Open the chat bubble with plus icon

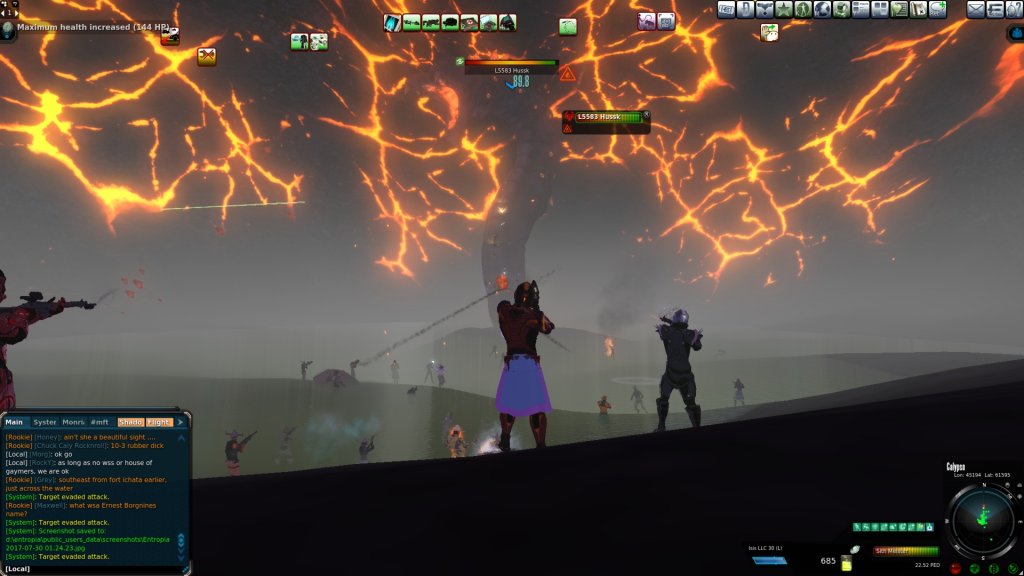coord(938,10)
